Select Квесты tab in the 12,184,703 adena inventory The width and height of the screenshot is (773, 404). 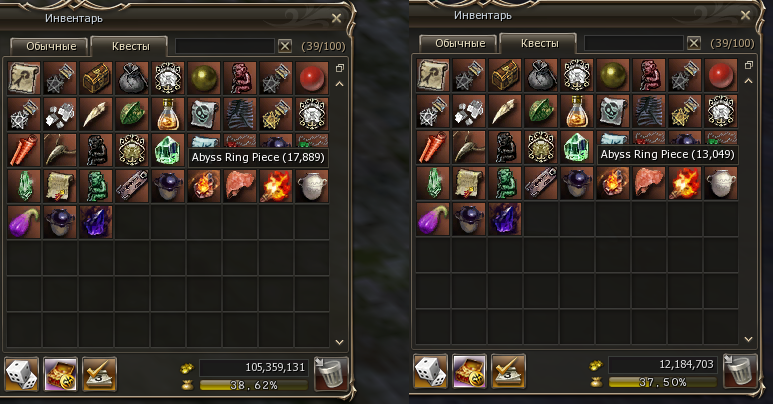(x=537, y=43)
